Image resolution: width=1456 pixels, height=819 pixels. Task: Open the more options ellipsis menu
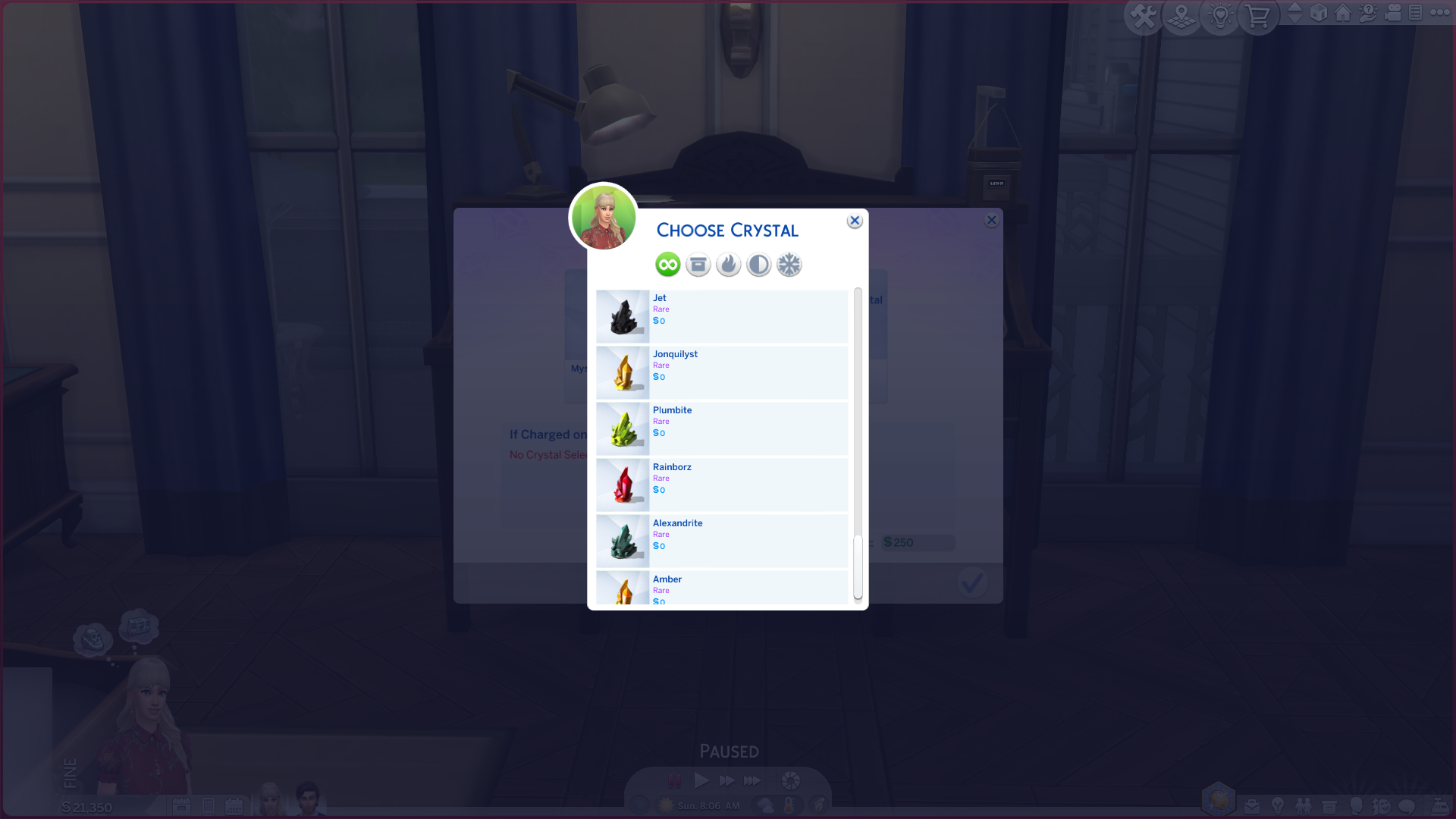tap(1442, 12)
